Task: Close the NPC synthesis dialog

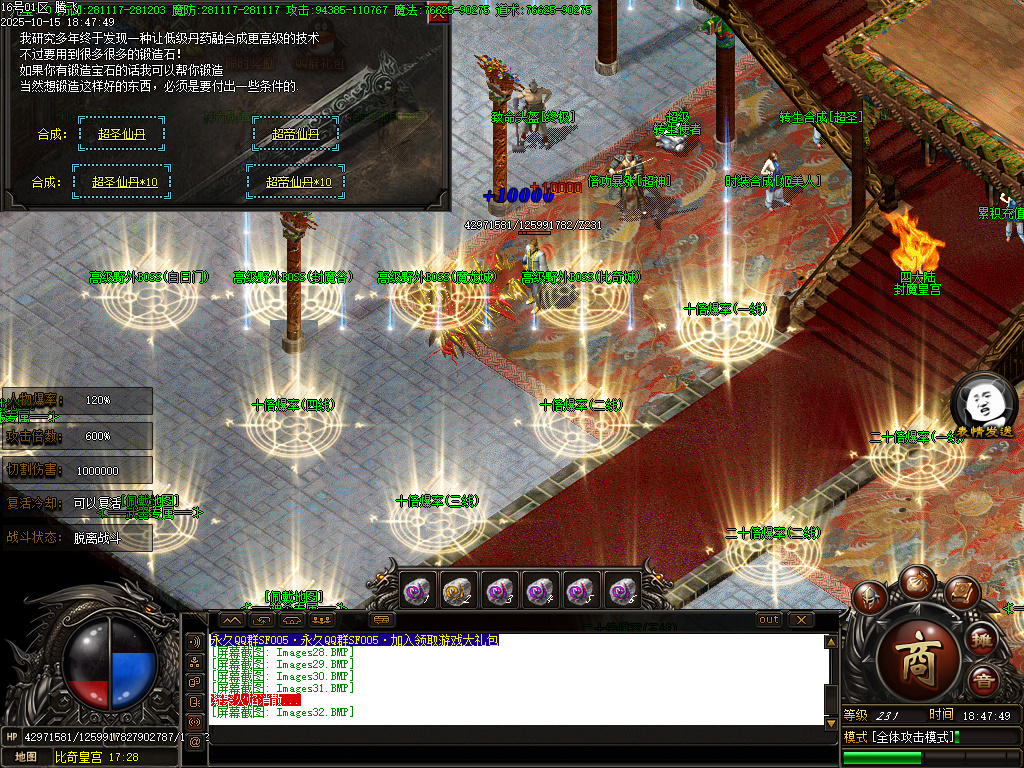Action: (x=437, y=16)
